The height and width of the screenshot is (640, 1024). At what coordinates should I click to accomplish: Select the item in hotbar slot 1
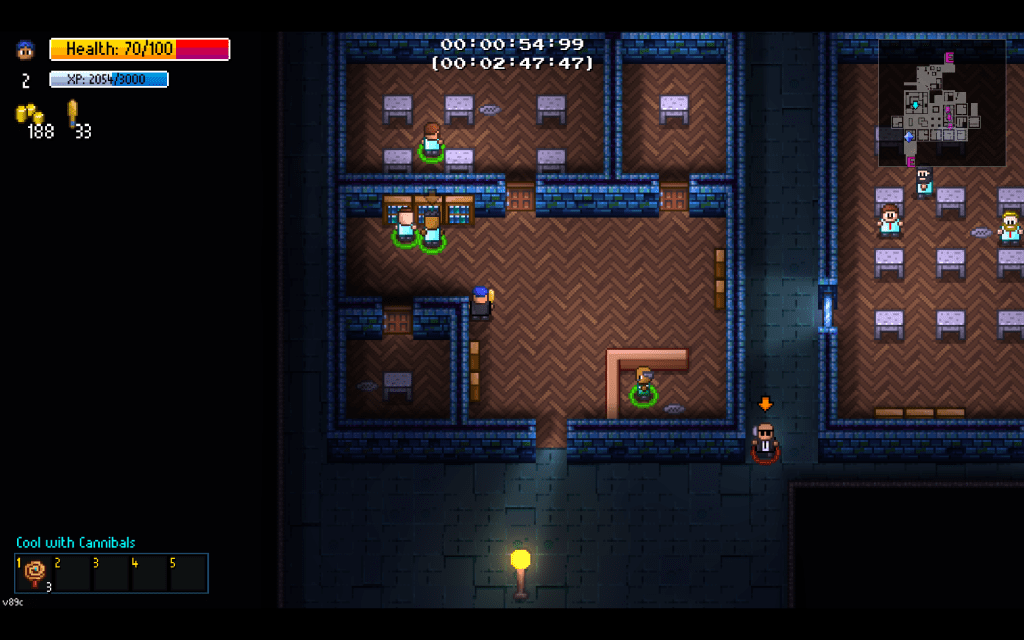(35, 573)
